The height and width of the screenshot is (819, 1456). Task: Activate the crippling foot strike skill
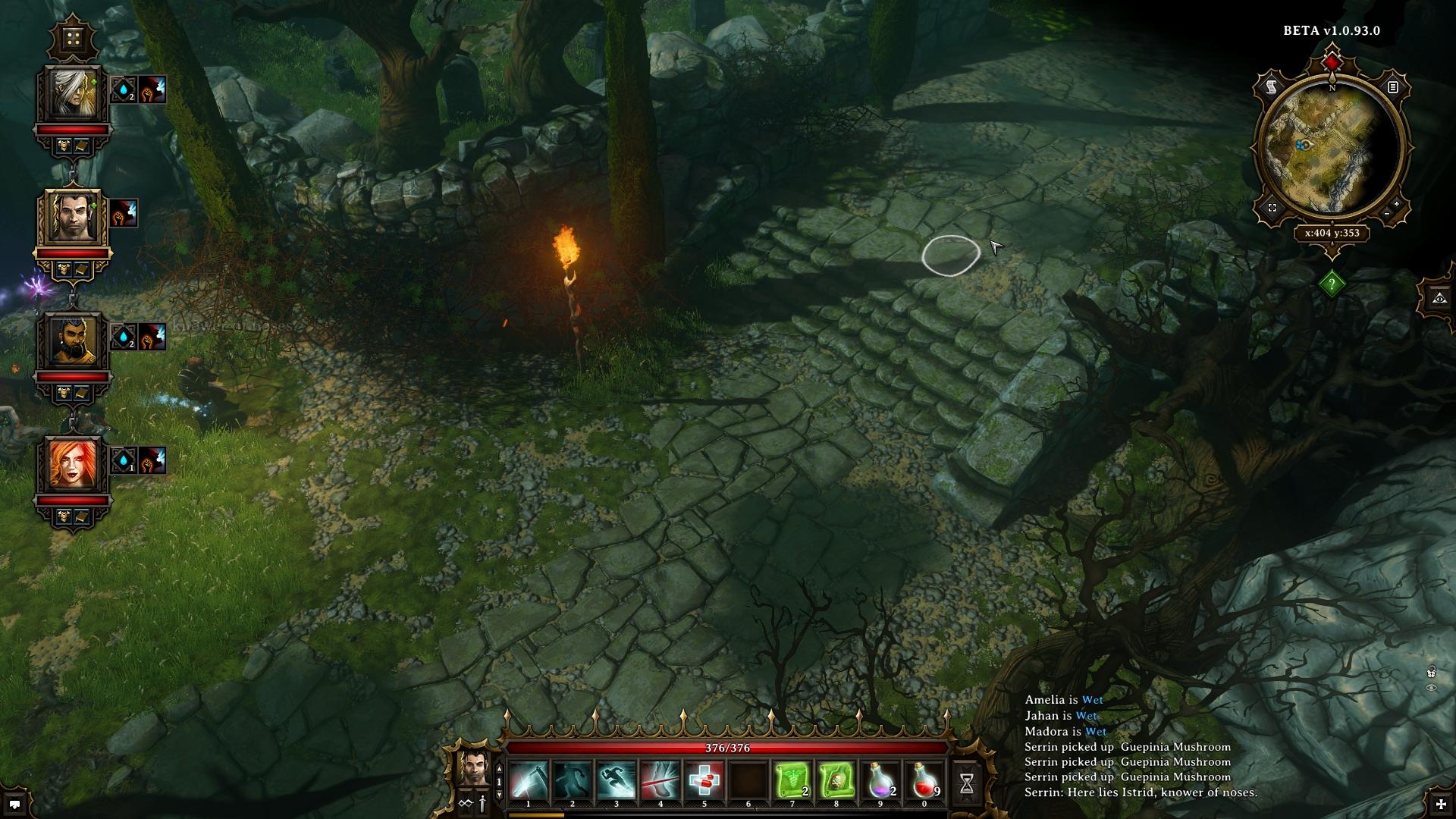coord(661,780)
